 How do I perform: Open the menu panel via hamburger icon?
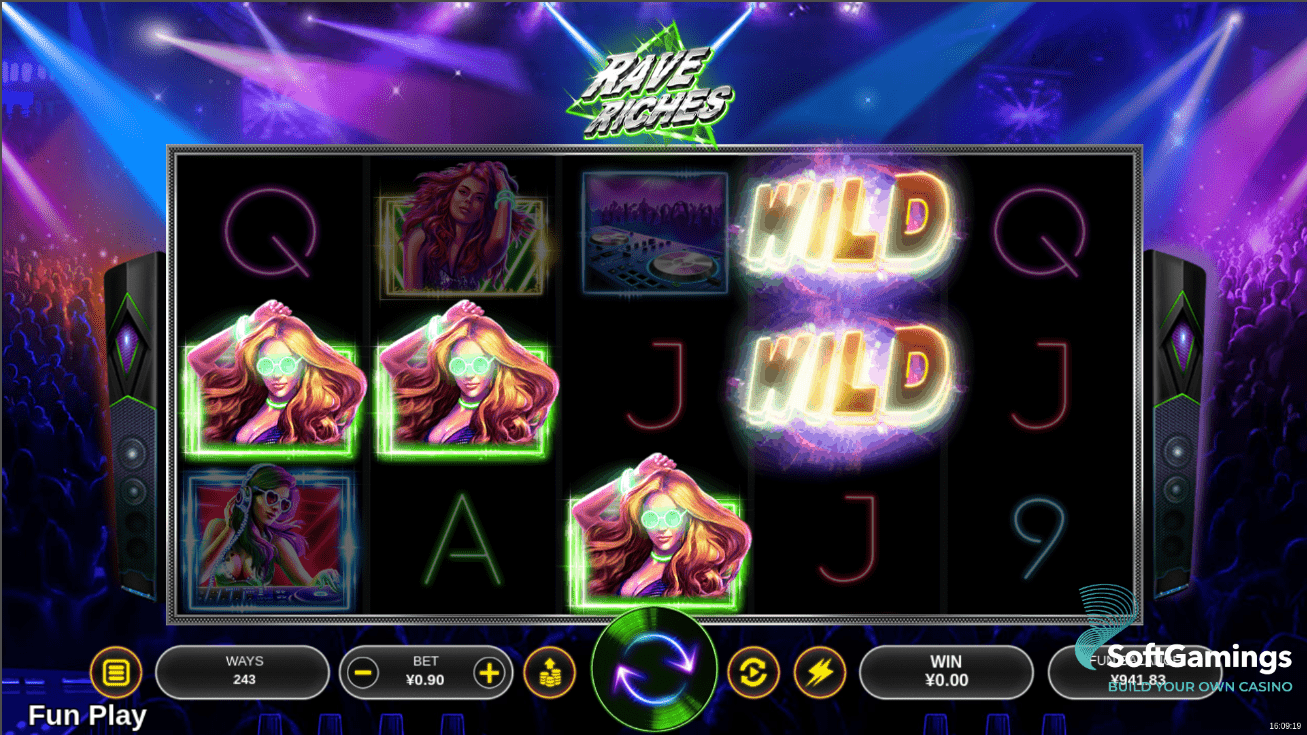click(x=116, y=672)
